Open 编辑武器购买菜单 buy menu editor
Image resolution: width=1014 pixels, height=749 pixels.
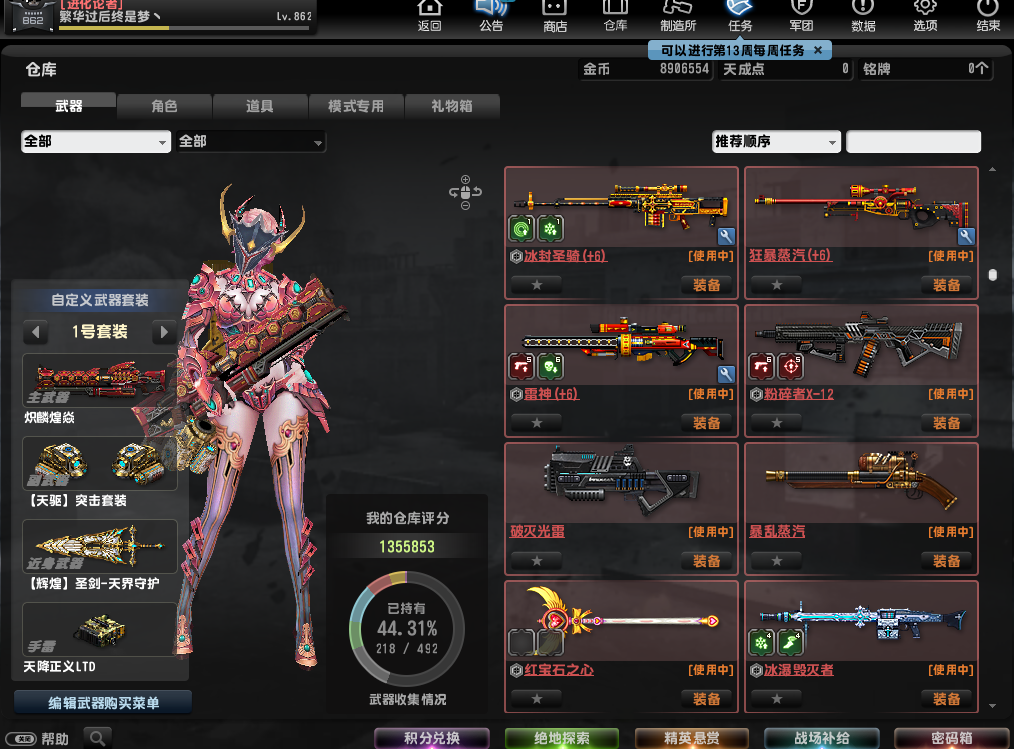coord(103,703)
